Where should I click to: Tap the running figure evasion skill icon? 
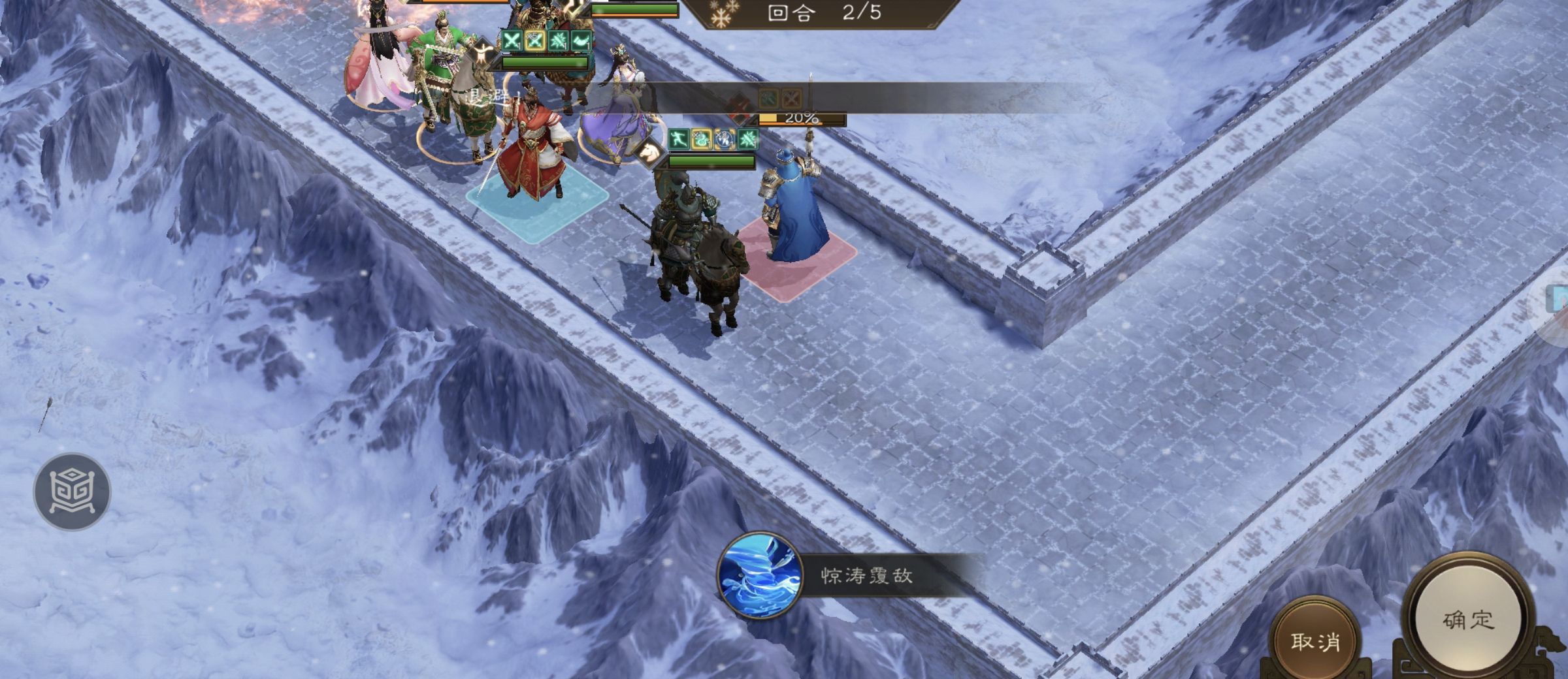tap(679, 138)
